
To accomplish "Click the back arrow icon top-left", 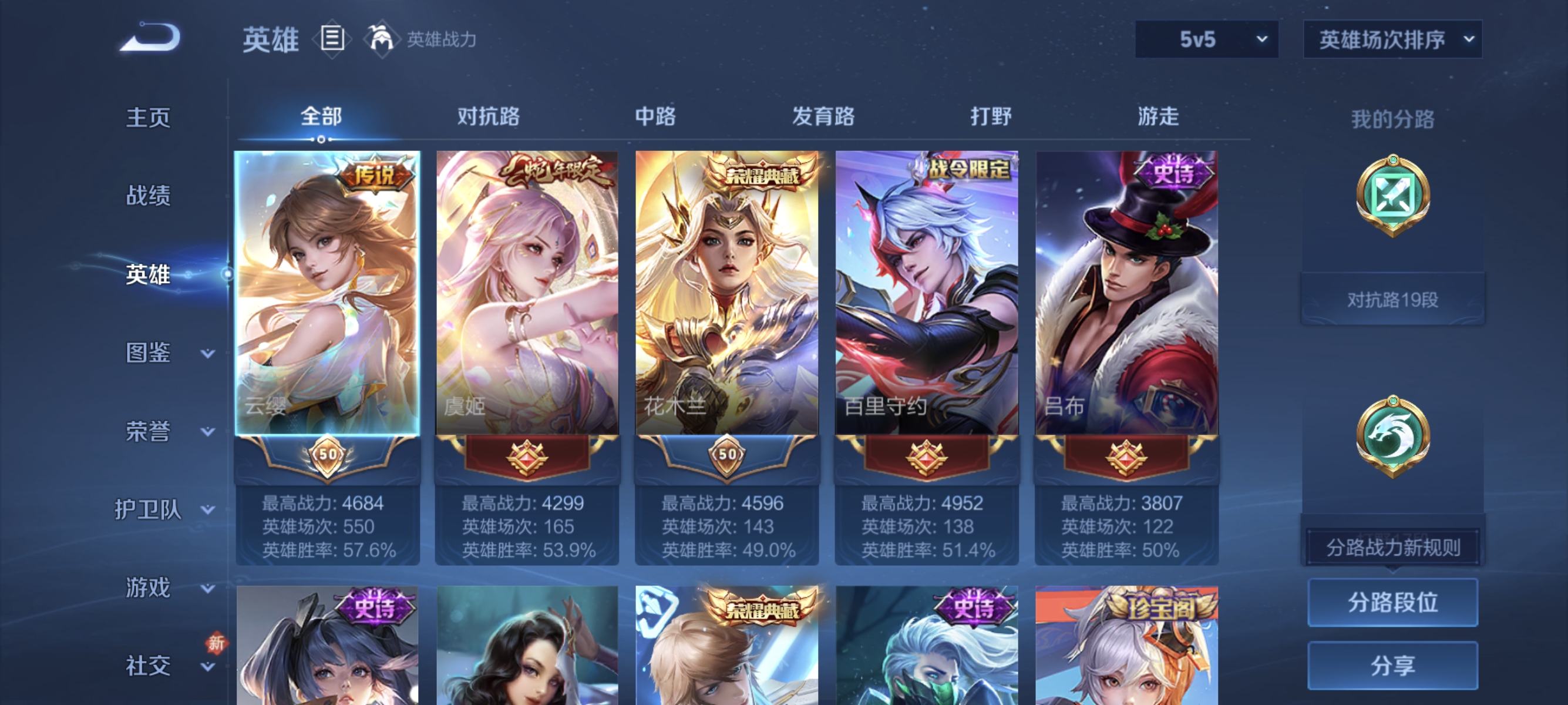I will [151, 38].
